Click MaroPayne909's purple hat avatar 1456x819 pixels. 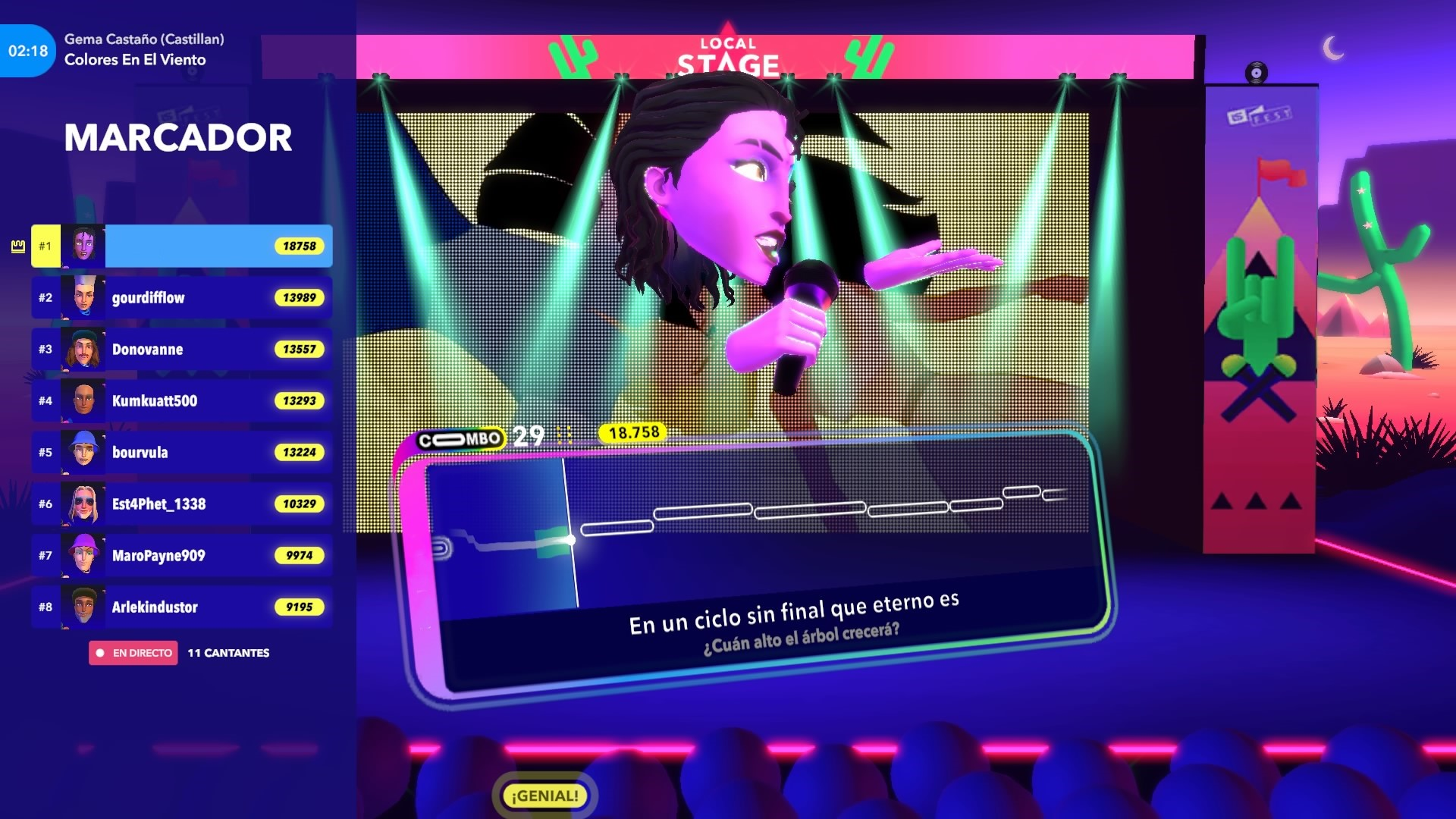[82, 555]
